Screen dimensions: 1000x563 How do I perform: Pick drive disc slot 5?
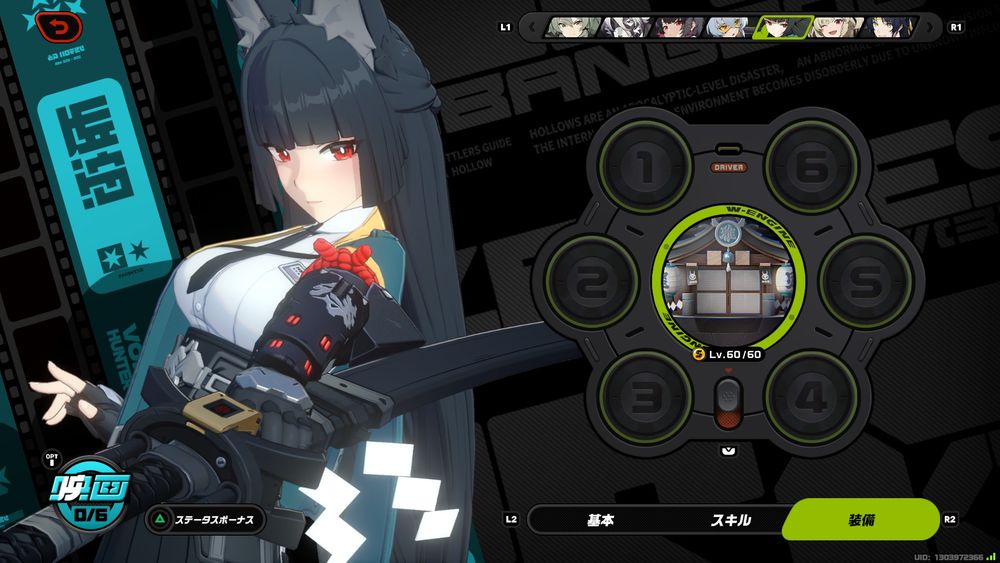[866, 283]
